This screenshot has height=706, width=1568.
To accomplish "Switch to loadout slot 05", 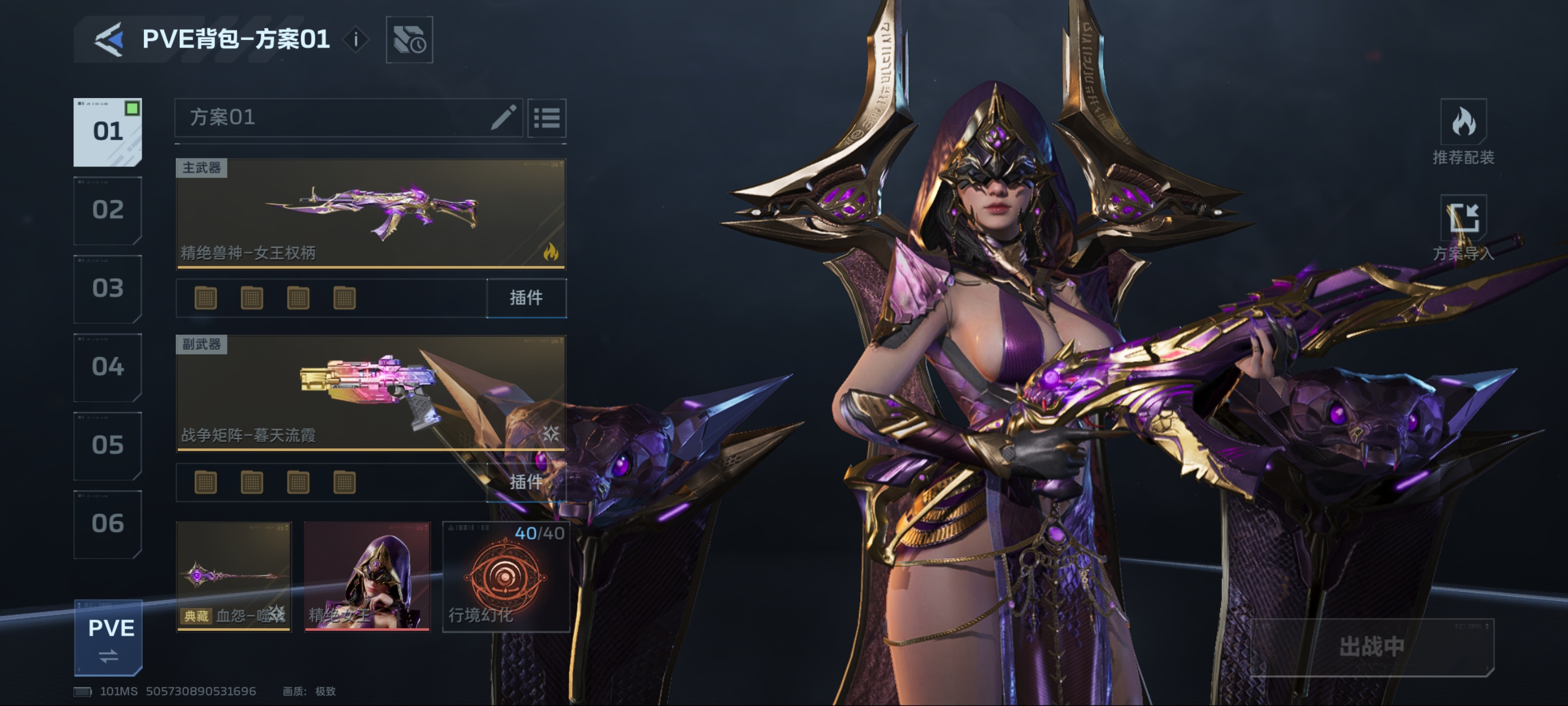I will (x=108, y=446).
